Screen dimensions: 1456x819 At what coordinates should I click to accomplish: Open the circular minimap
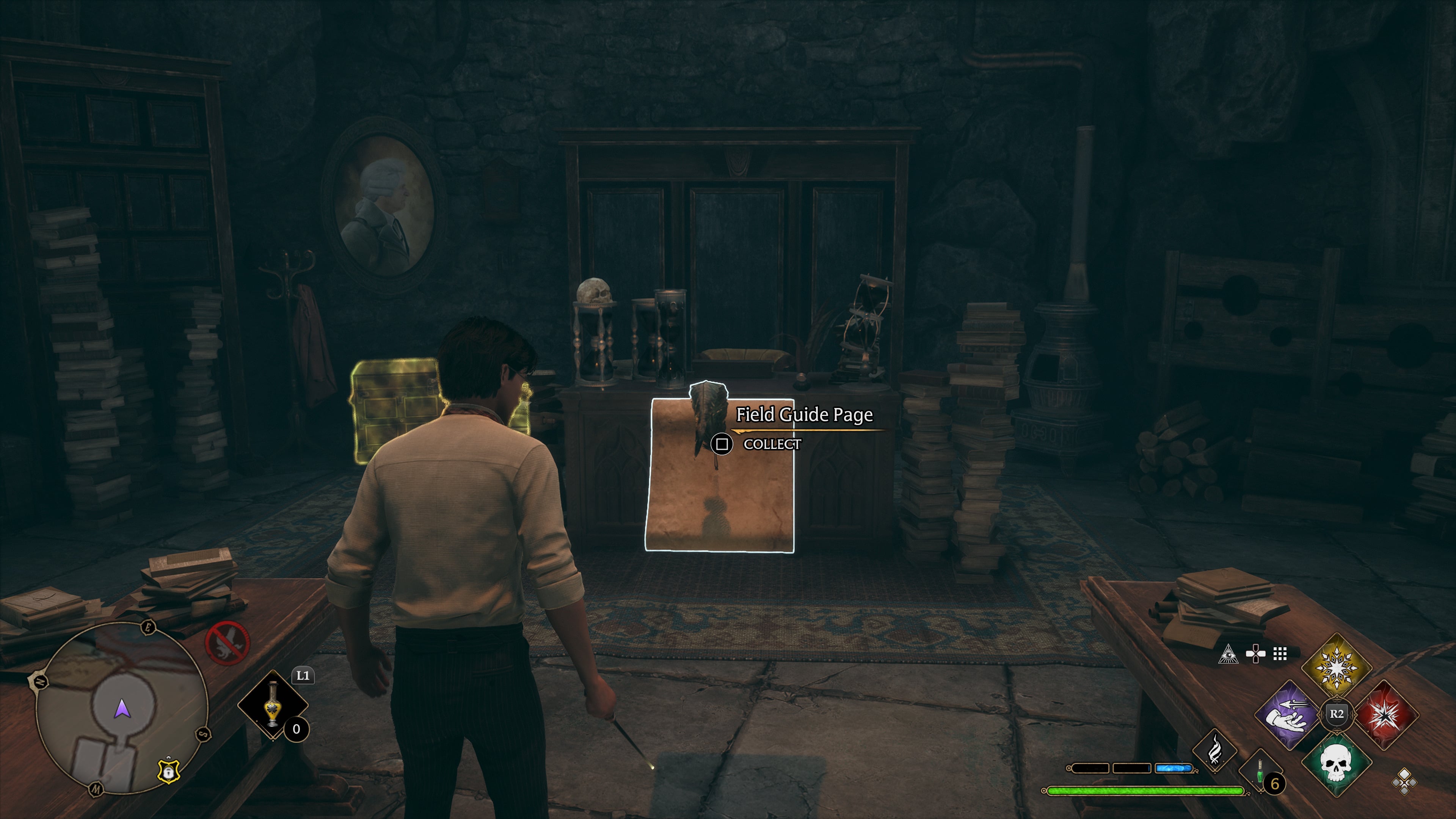[121, 709]
